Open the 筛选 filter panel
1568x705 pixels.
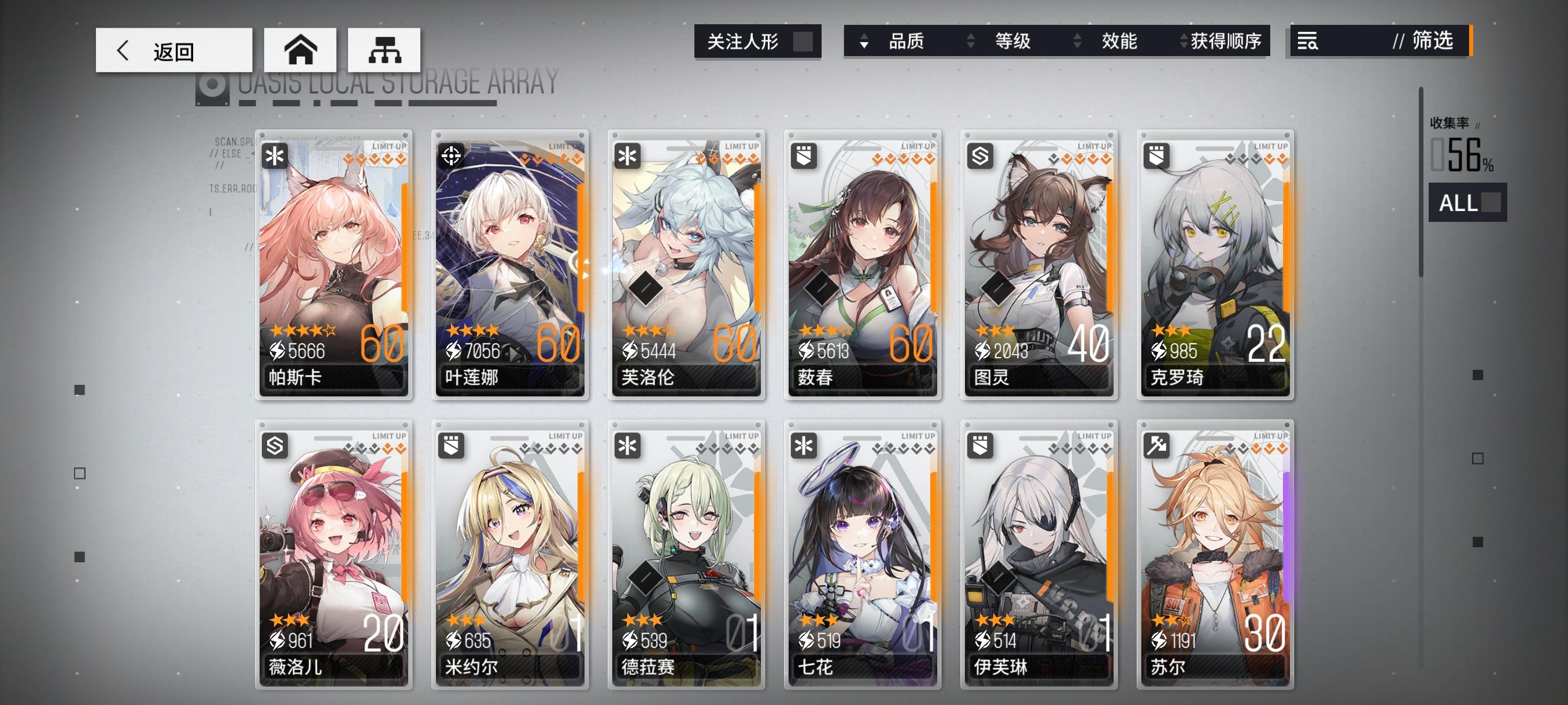tap(1430, 42)
